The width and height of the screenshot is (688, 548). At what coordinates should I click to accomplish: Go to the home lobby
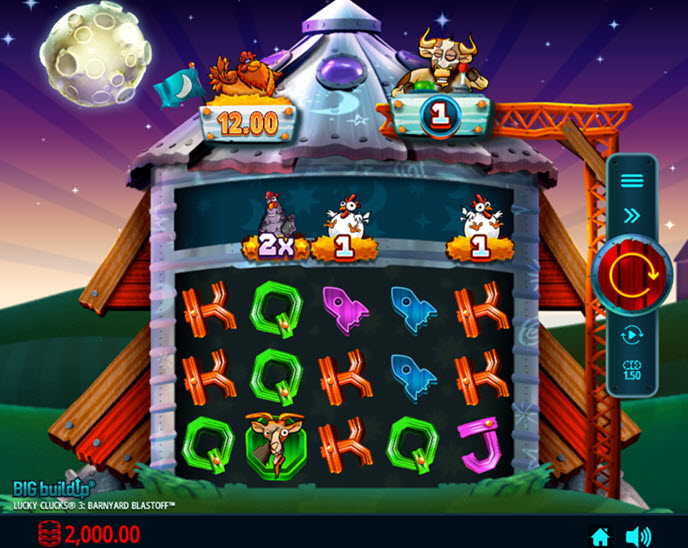(x=600, y=536)
